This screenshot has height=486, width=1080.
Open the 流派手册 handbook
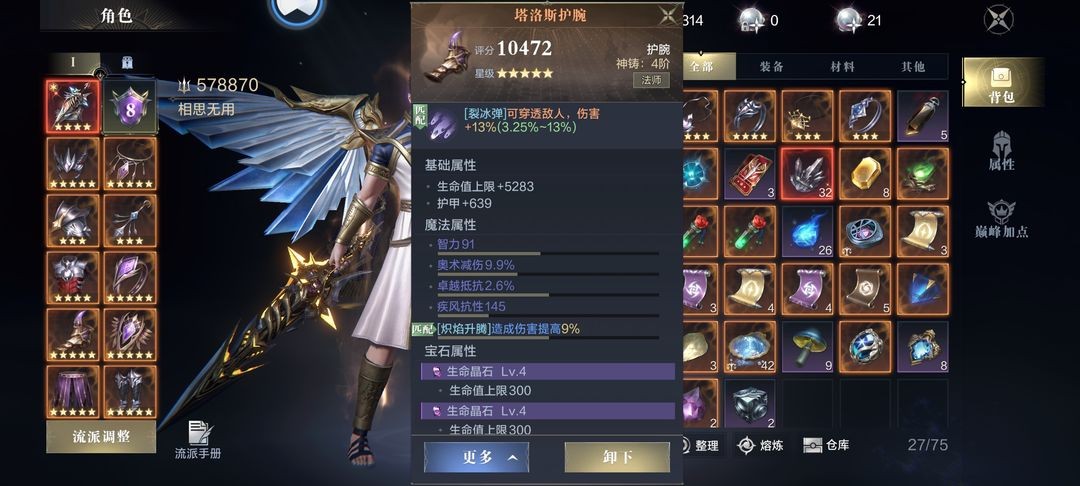[198, 439]
